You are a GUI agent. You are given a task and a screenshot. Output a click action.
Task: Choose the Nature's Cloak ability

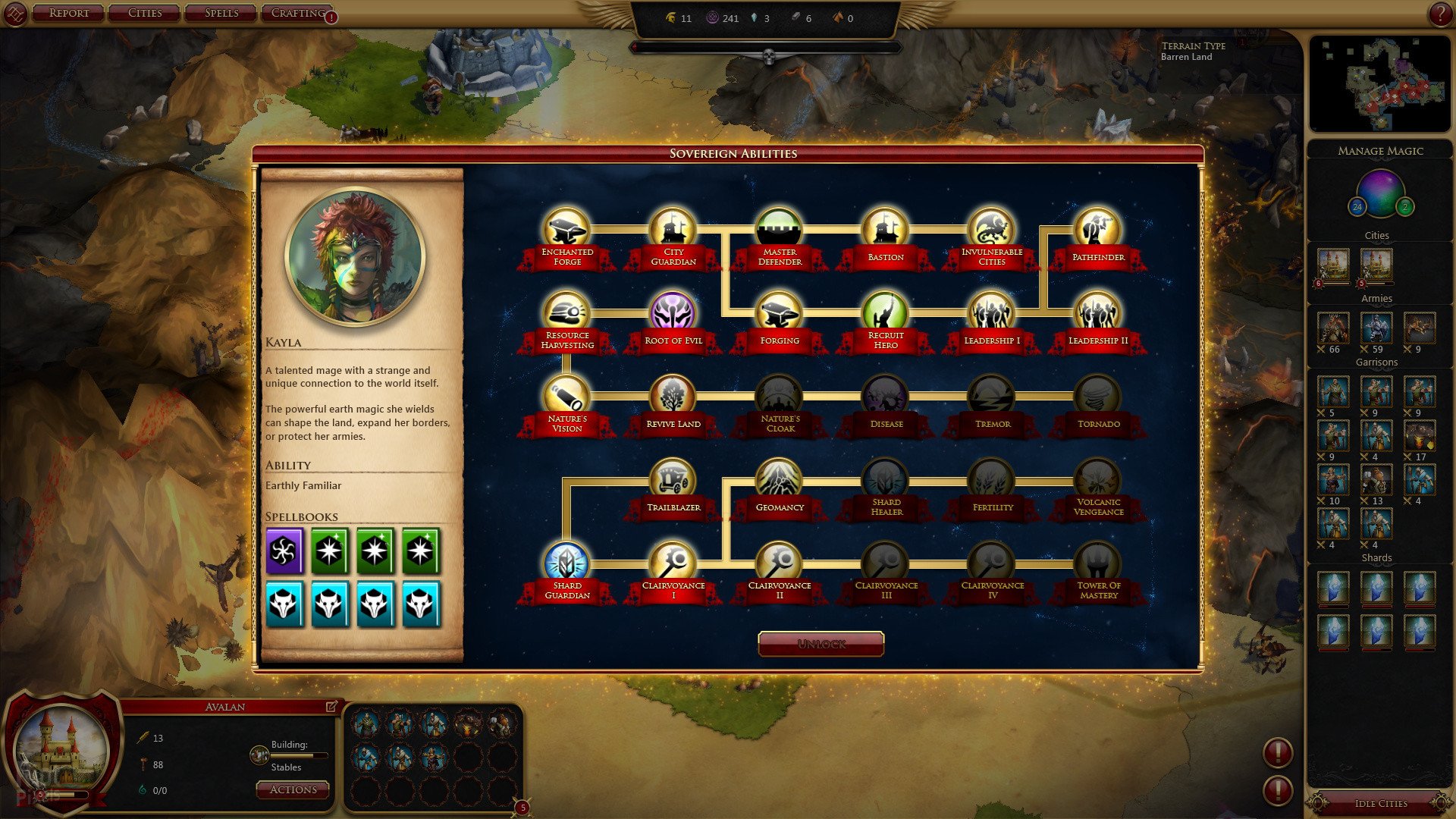(779, 396)
